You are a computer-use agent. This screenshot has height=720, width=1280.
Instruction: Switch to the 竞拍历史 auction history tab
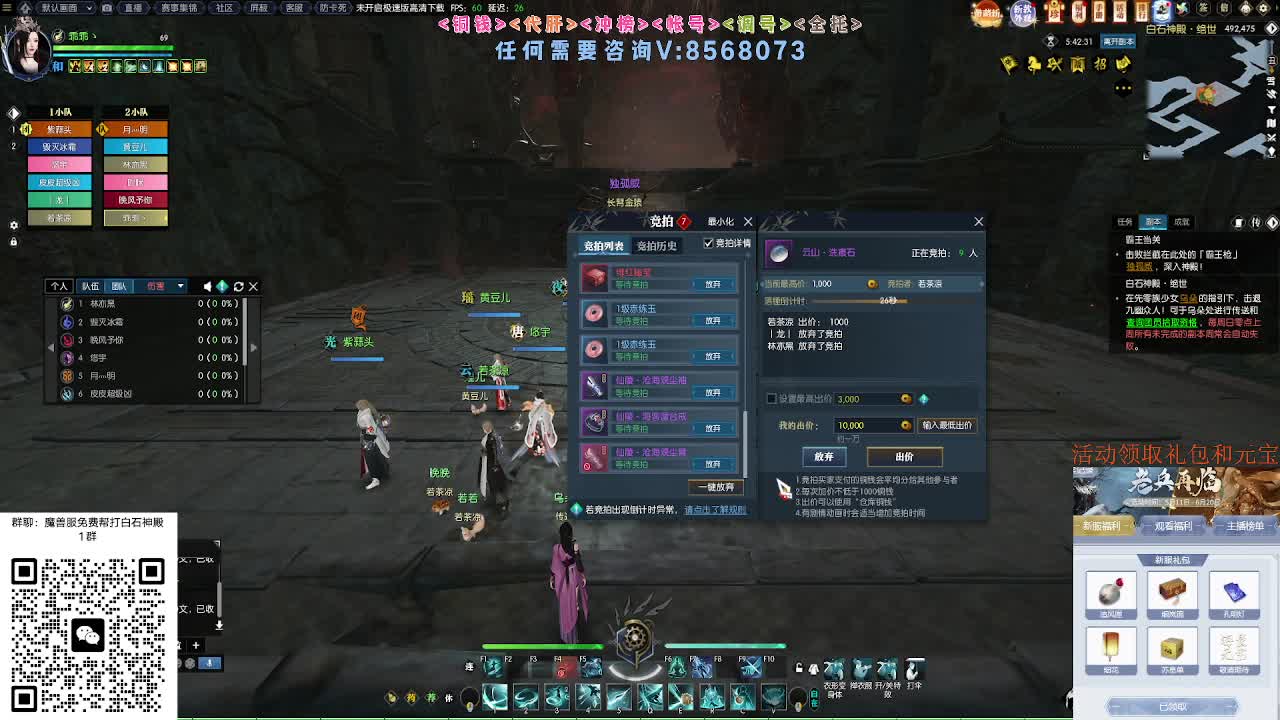tap(657, 246)
